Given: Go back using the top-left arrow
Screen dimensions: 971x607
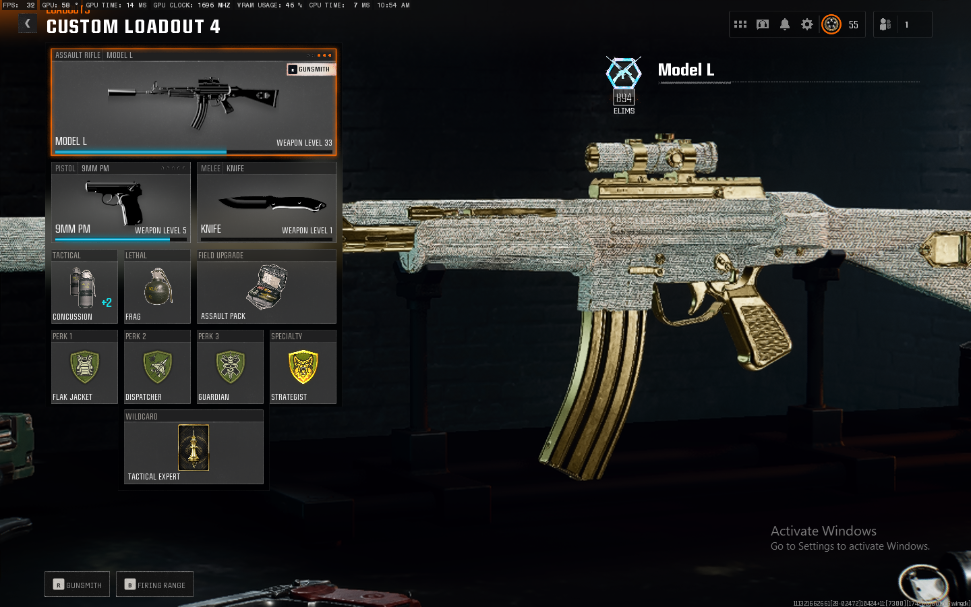Looking at the screenshot, I should 28,23.
